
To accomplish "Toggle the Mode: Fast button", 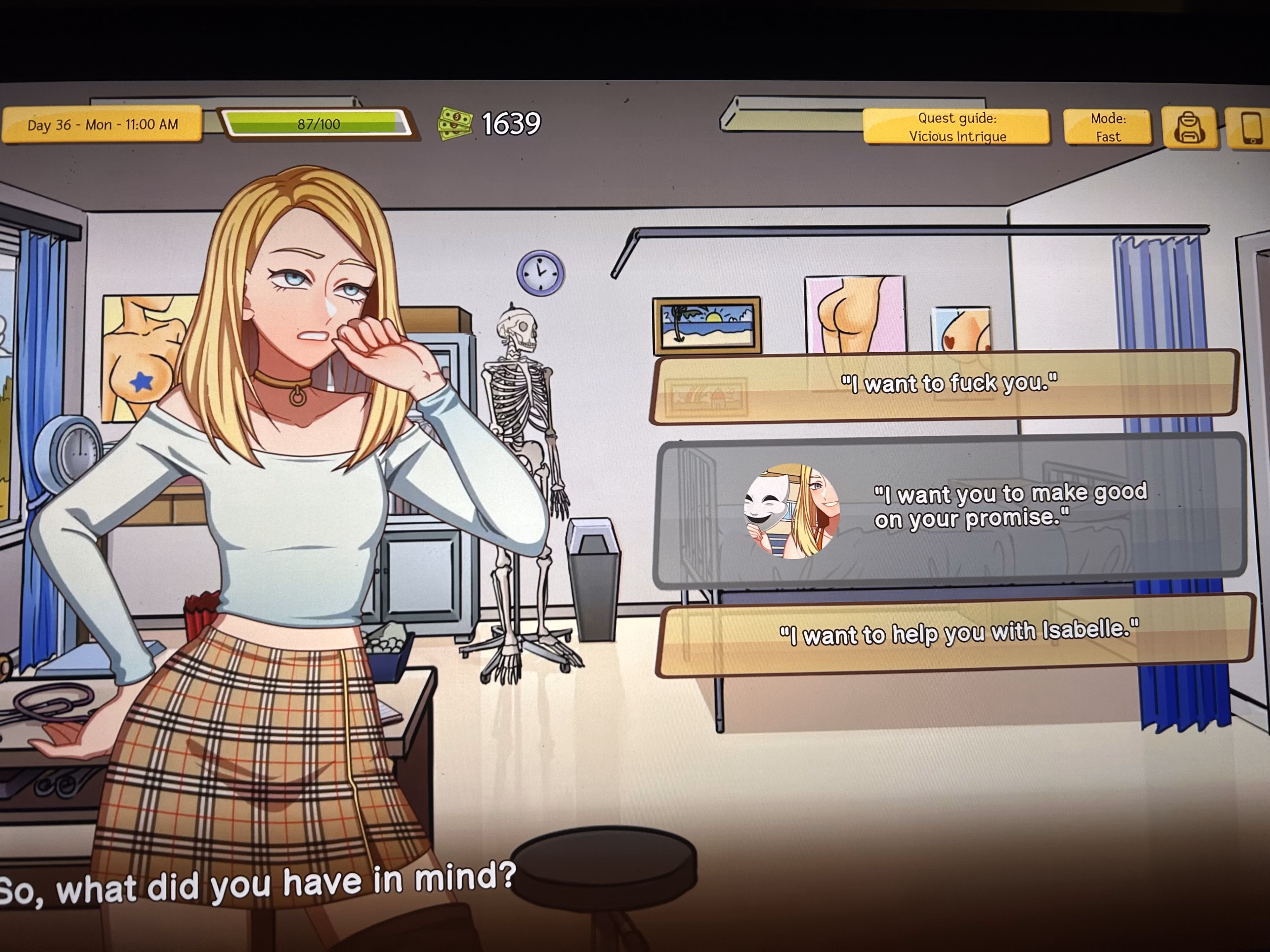I will pyautogui.click(x=1107, y=127).
